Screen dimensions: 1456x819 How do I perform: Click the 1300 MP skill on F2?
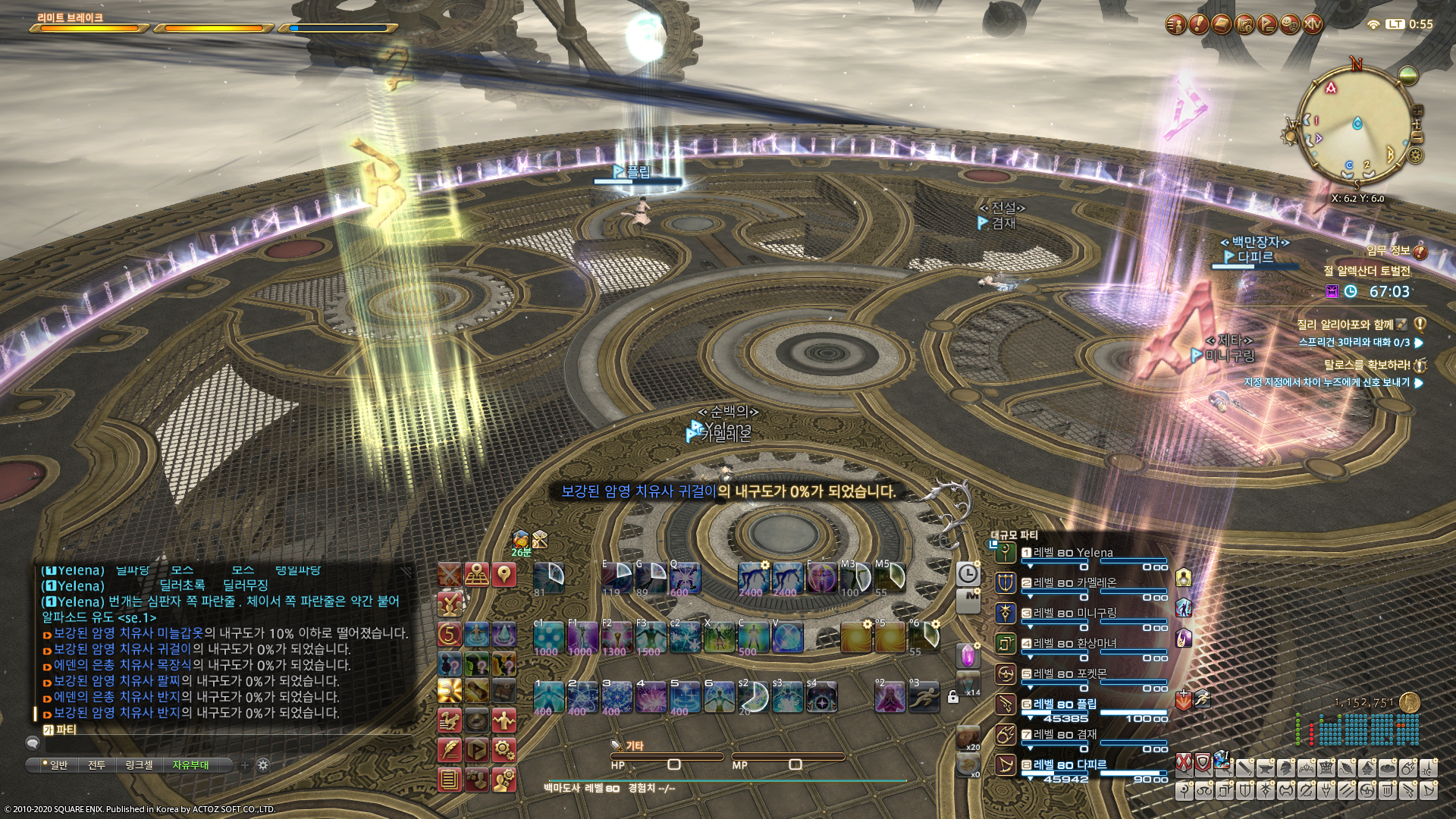616,637
